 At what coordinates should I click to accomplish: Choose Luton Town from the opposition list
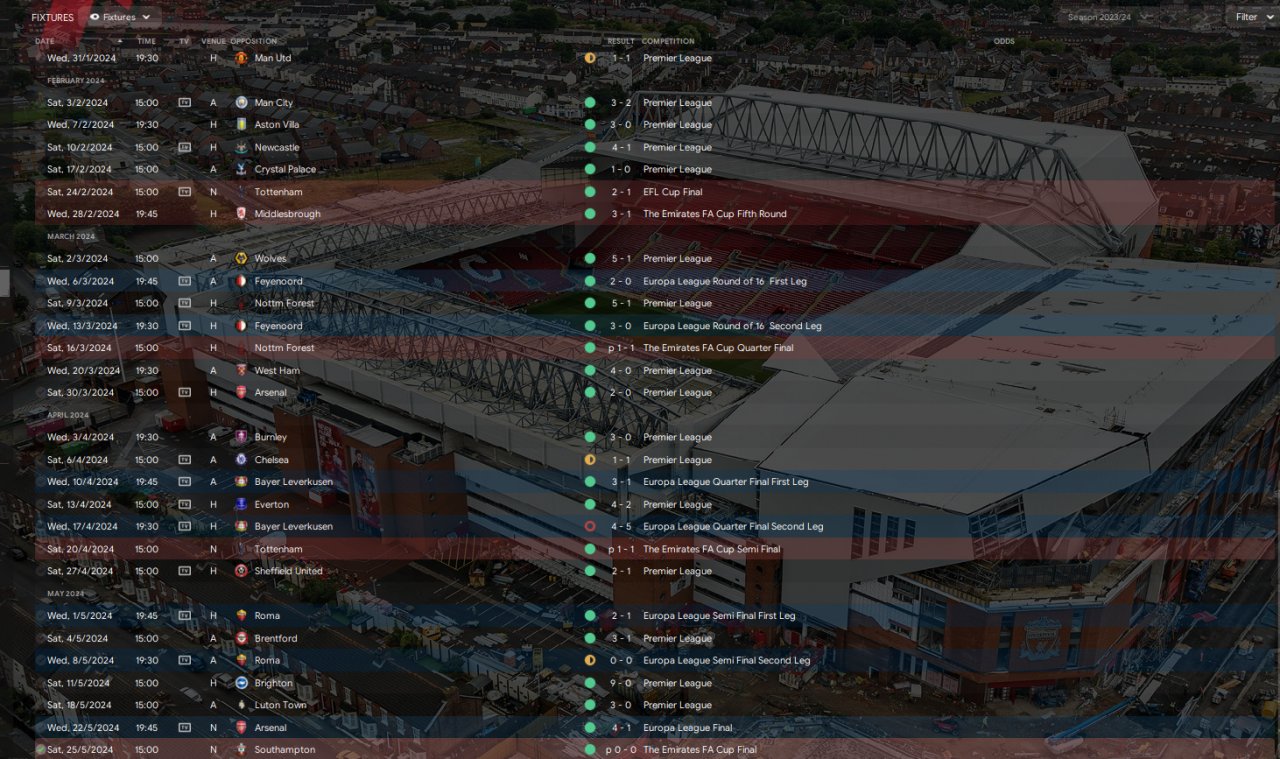[280, 705]
